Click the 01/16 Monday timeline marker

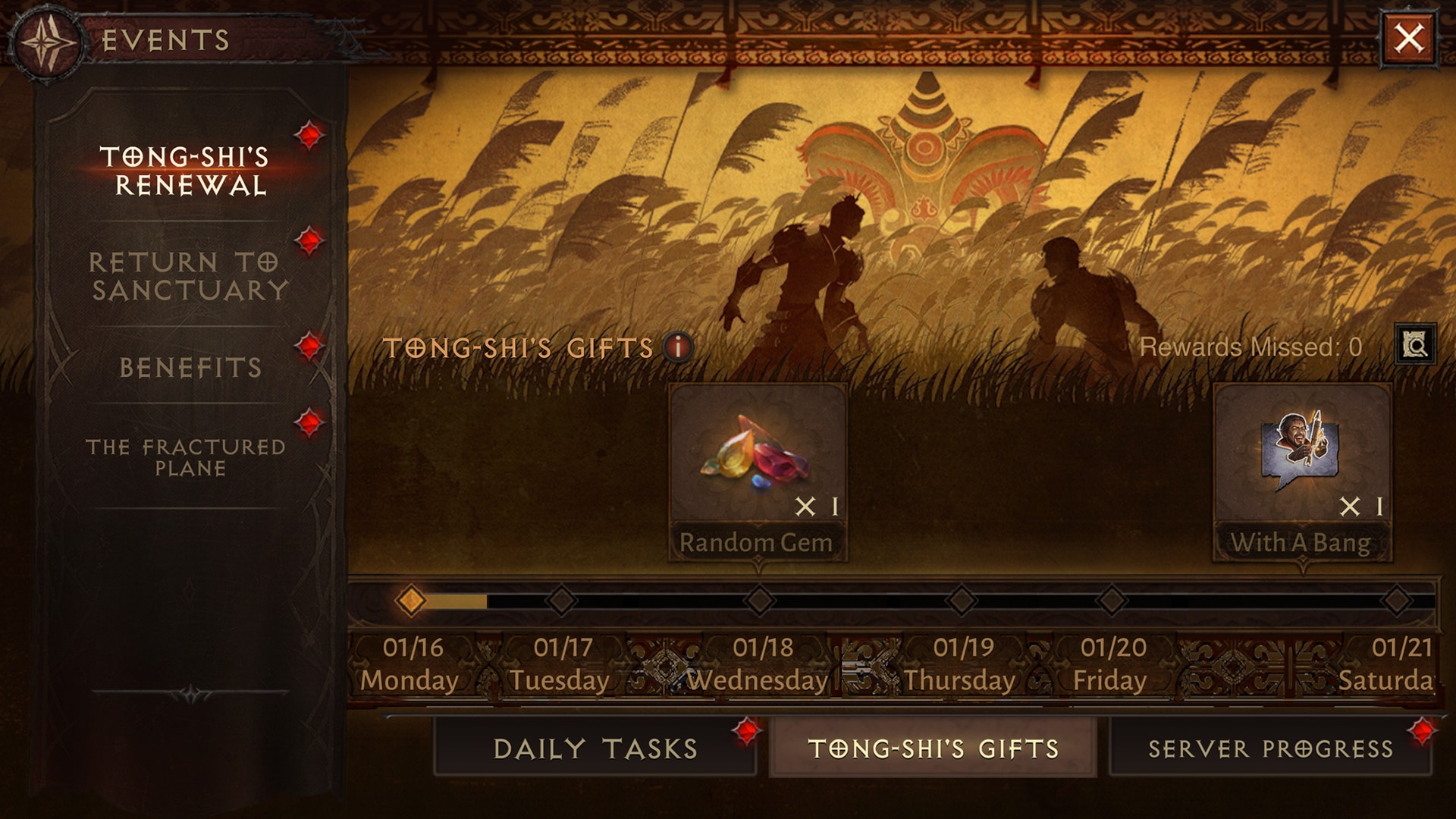tap(411, 601)
